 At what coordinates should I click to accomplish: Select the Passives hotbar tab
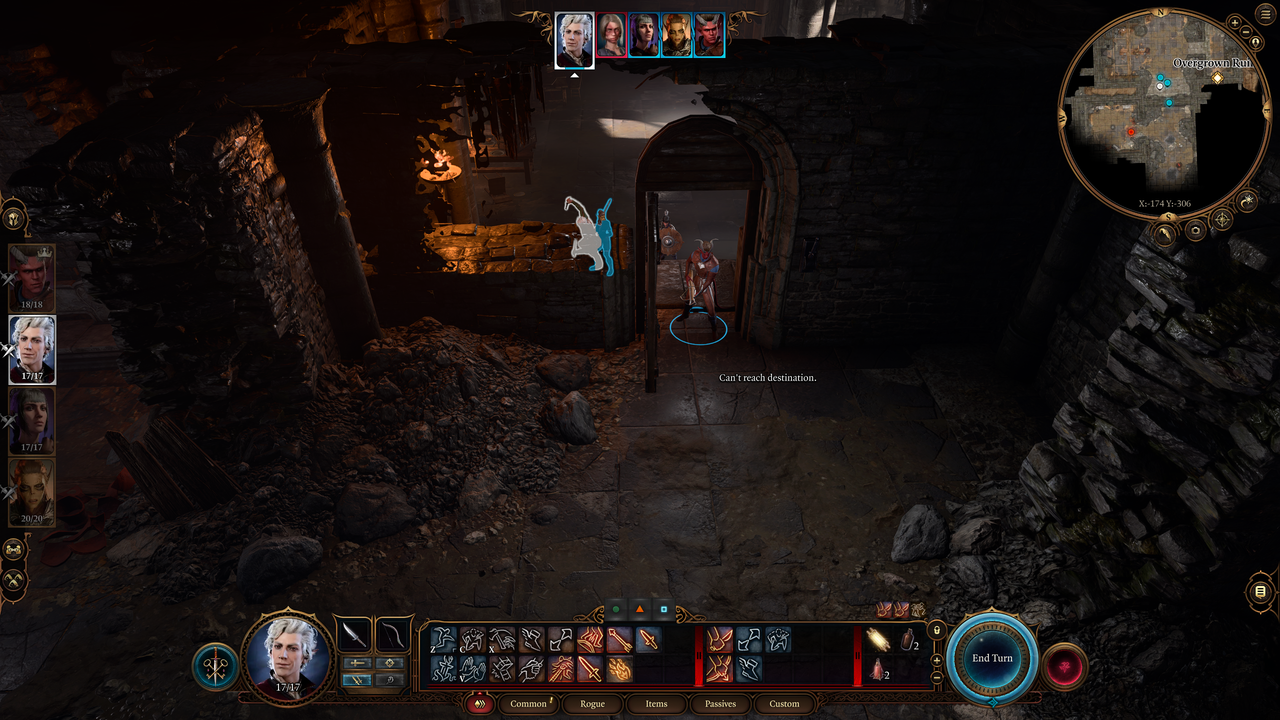click(720, 704)
